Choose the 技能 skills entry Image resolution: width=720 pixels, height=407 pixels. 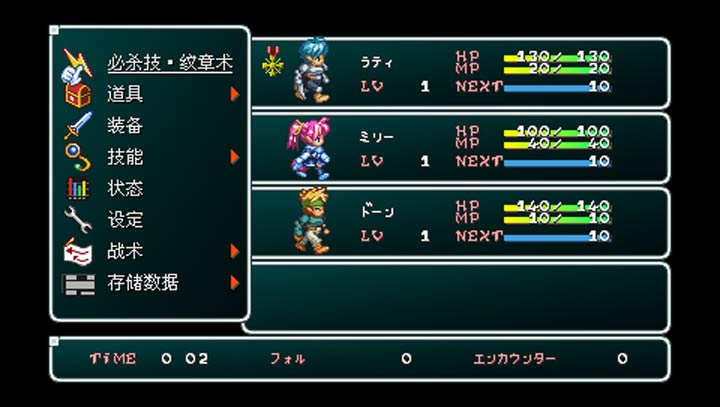125,157
